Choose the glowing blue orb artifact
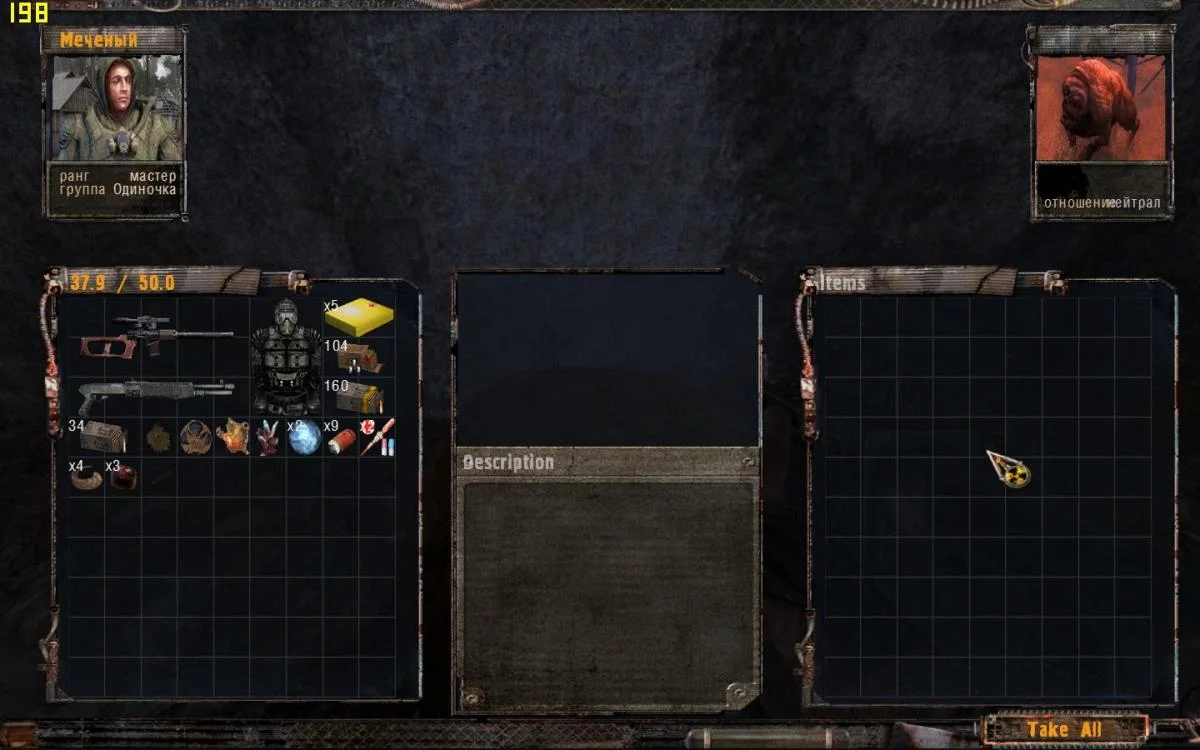This screenshot has height=750, width=1200. pos(304,438)
